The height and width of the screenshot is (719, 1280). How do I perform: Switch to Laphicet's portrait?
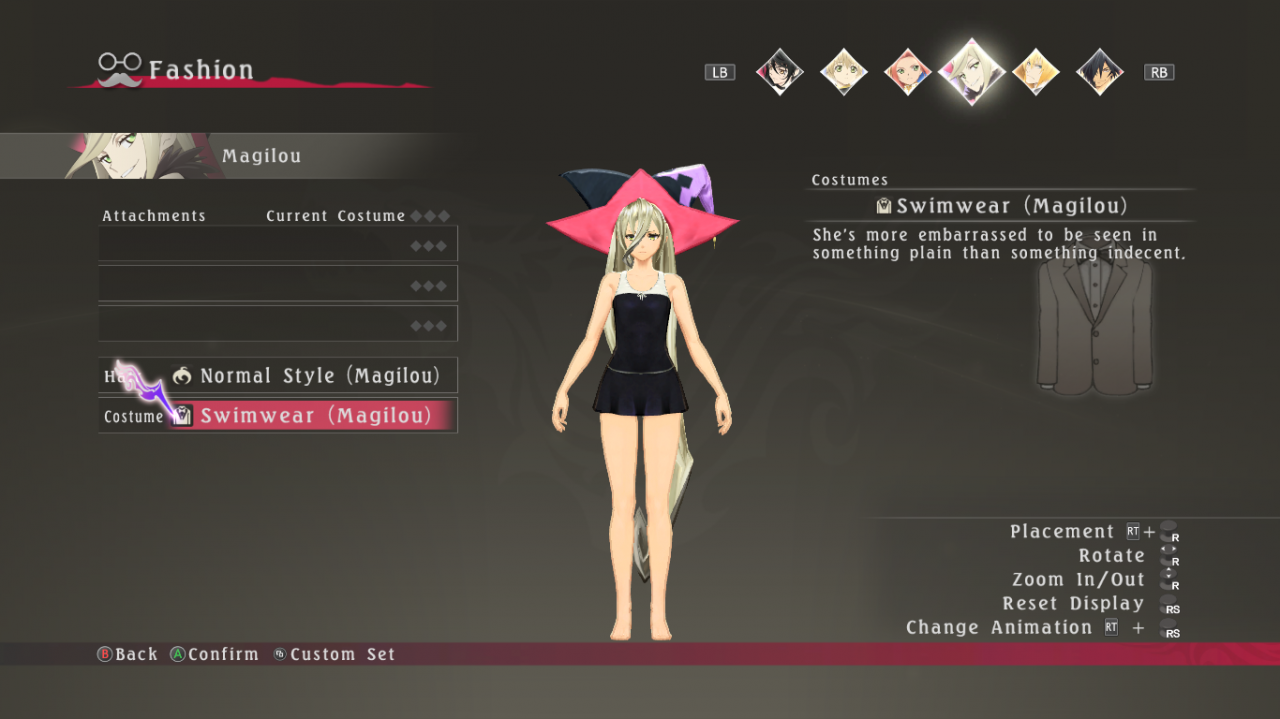point(843,72)
